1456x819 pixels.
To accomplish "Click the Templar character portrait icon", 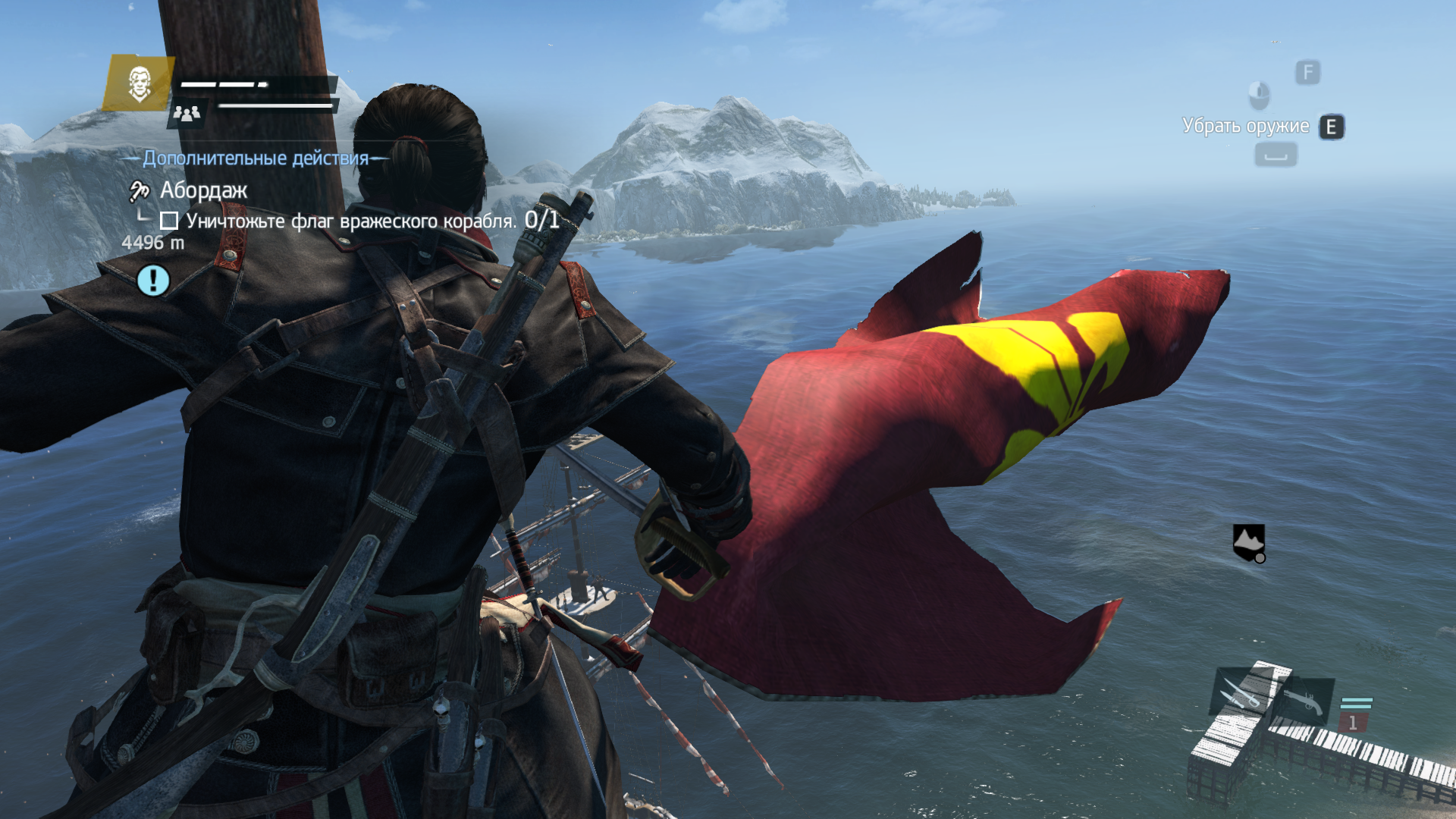I will click(x=140, y=83).
